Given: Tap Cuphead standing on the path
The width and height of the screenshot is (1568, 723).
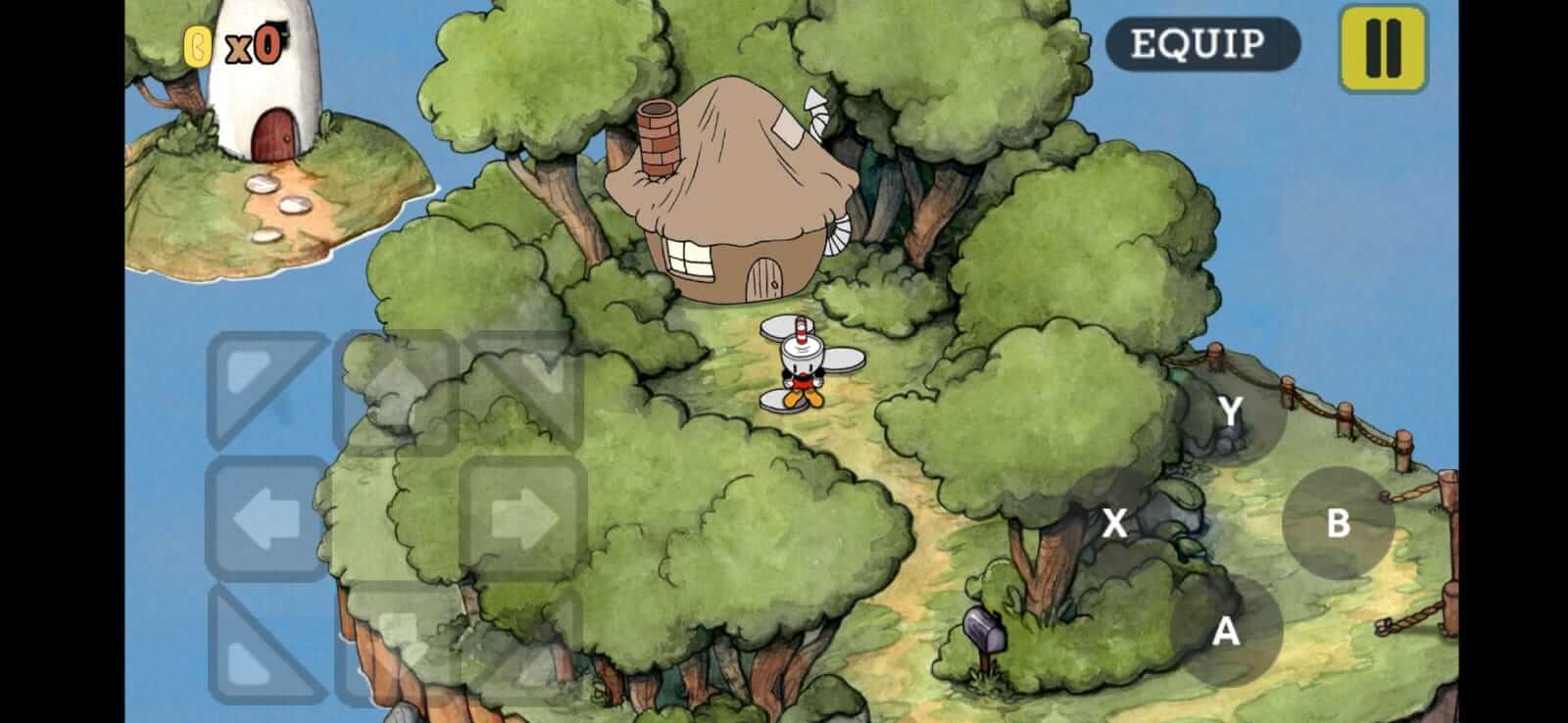Looking at the screenshot, I should pyautogui.click(x=802, y=362).
